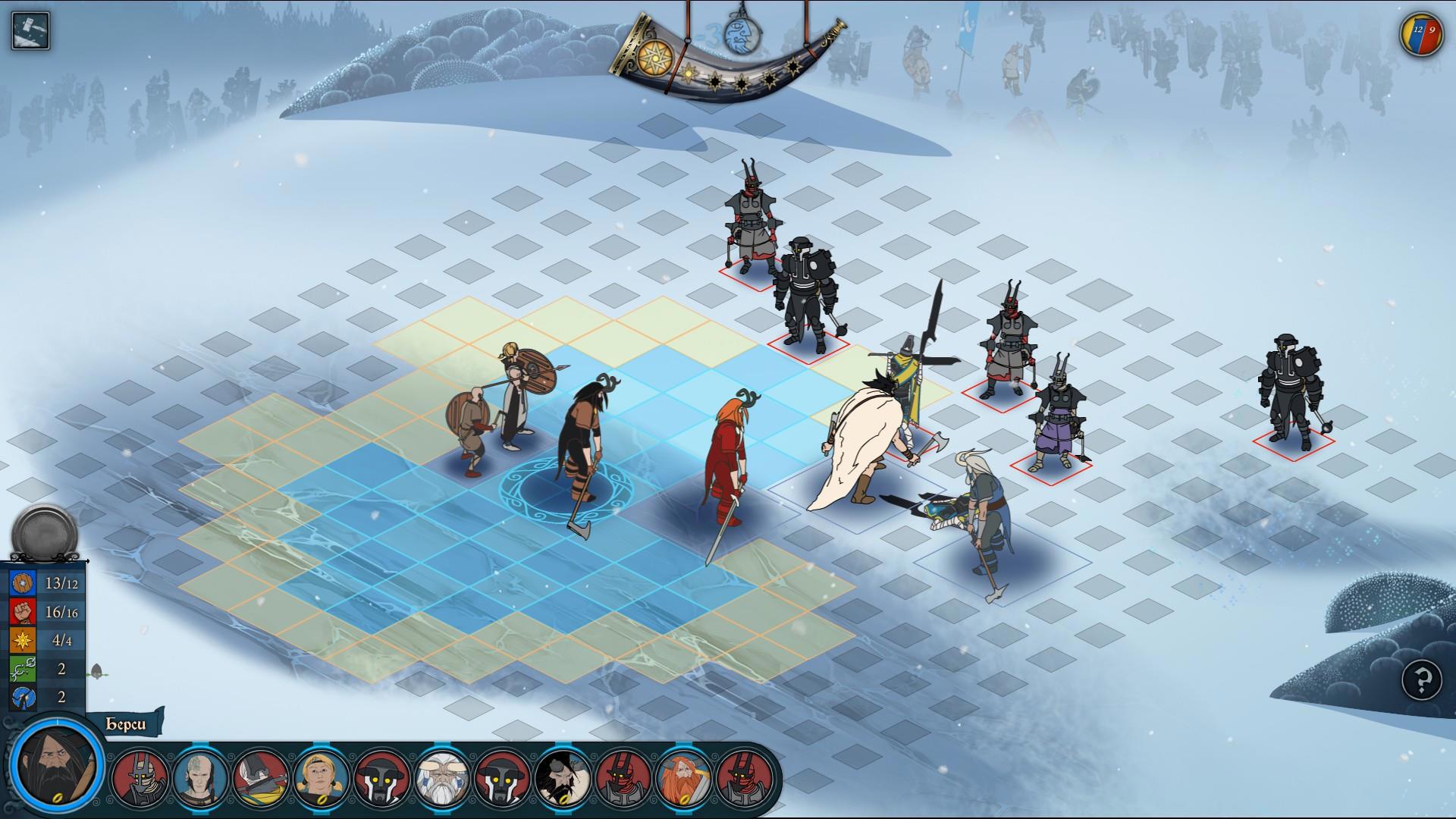
Task: Click the broken shield armor break icon
Action: click(23, 697)
